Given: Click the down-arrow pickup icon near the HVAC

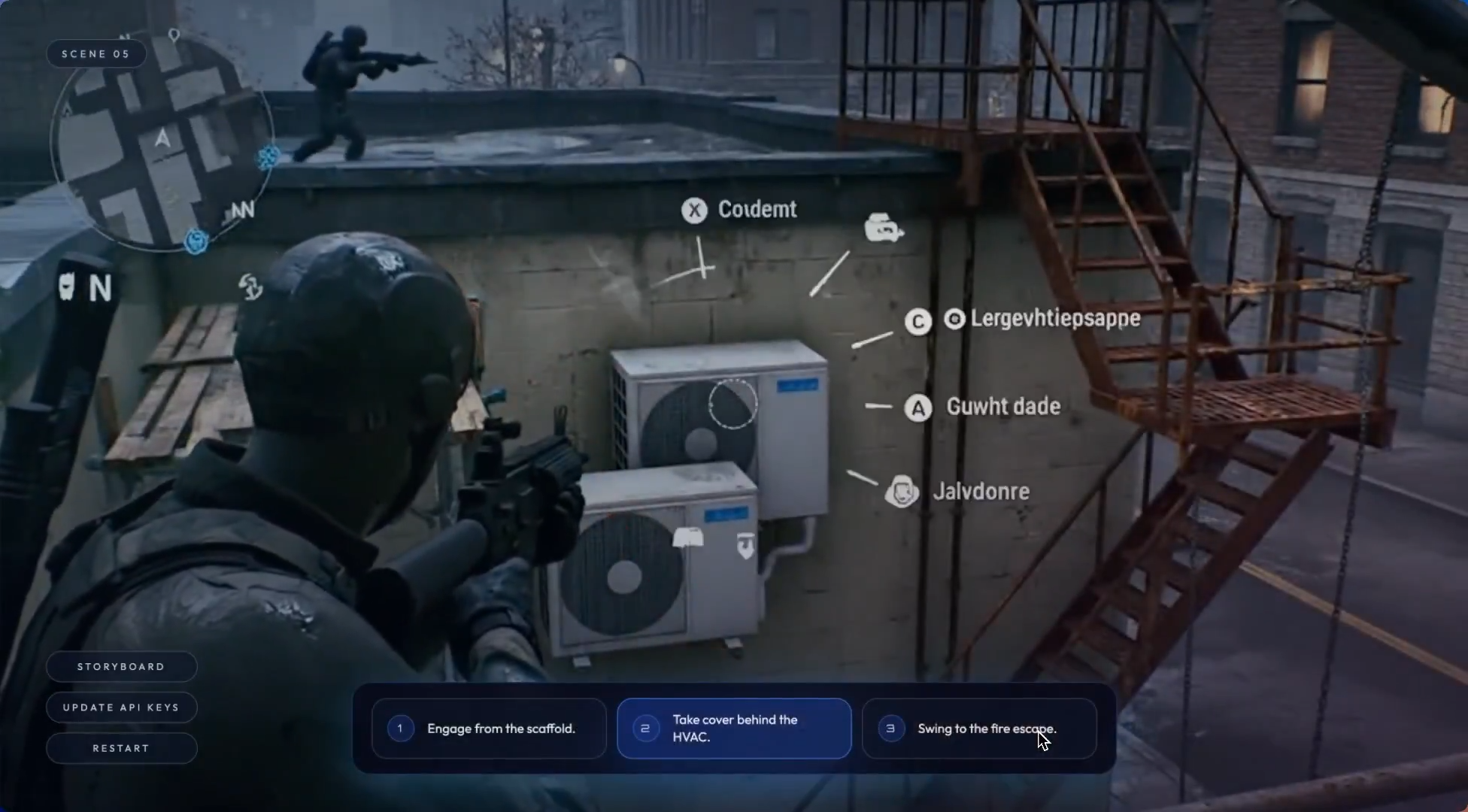Looking at the screenshot, I should pos(745,544).
